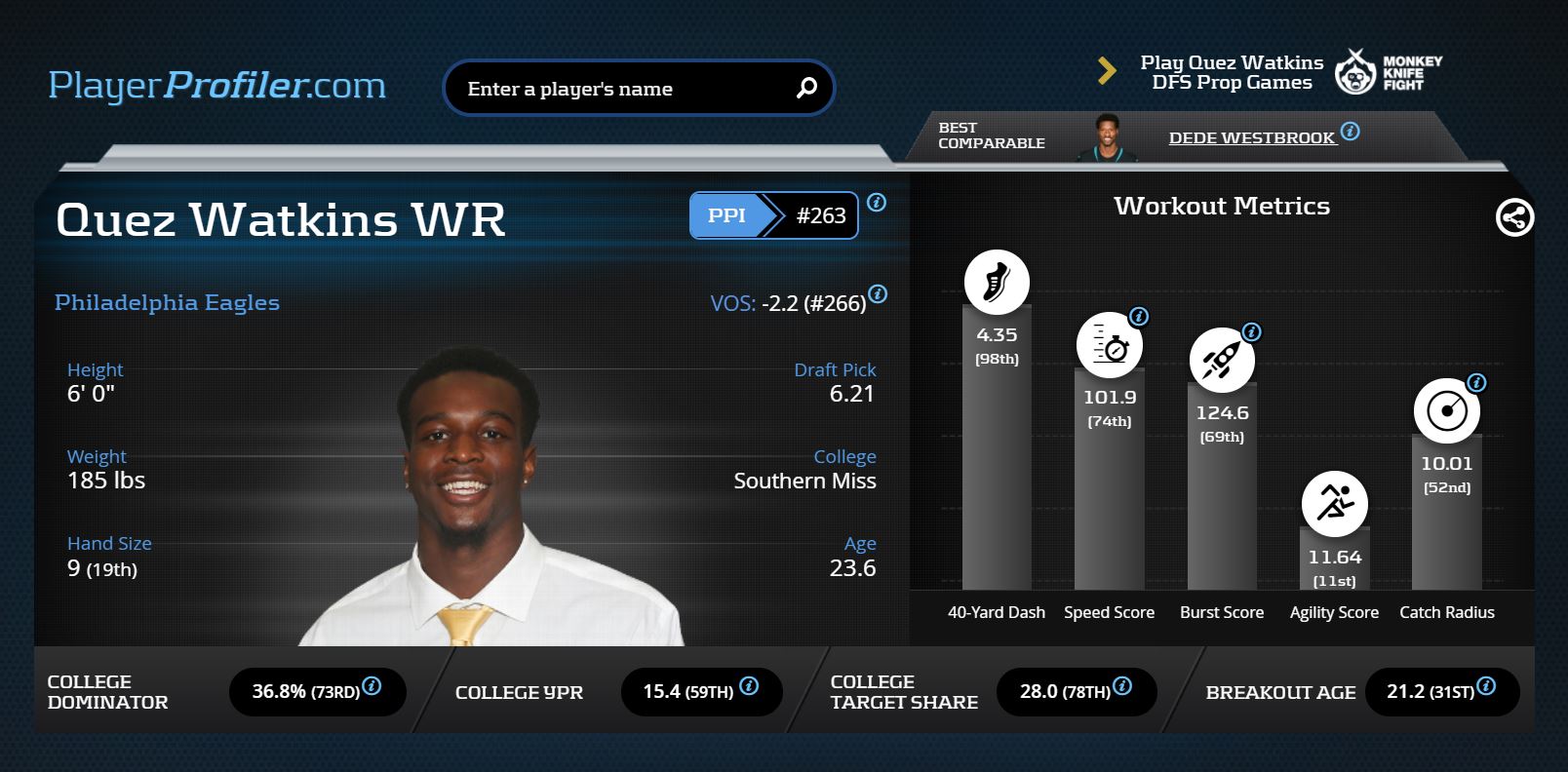Show College Dominator info icon
The height and width of the screenshot is (772, 1568).
click(x=372, y=686)
